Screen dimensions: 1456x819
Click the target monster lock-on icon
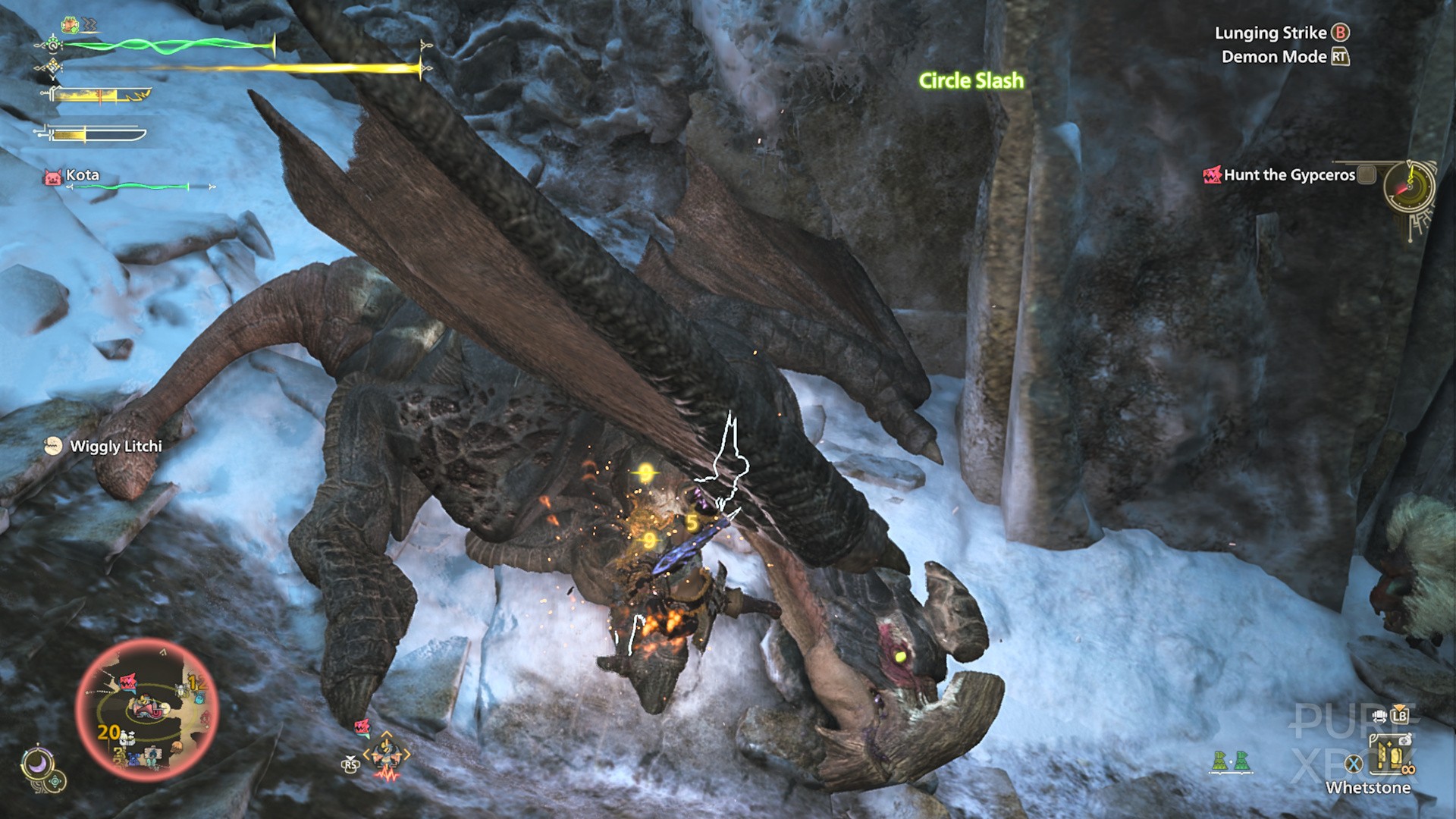pyautogui.click(x=386, y=755)
